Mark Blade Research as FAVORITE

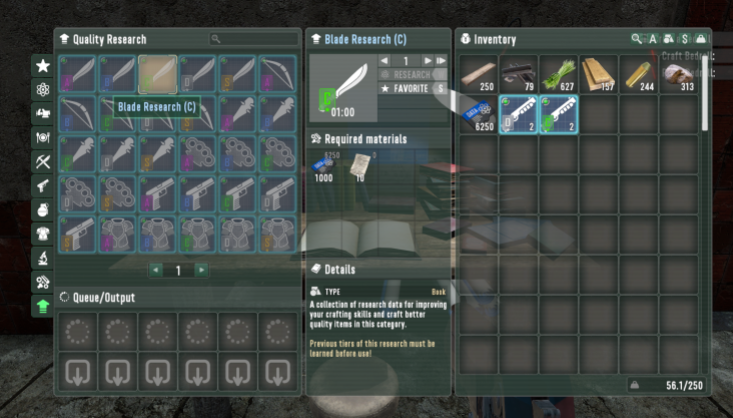pyautogui.click(x=411, y=89)
